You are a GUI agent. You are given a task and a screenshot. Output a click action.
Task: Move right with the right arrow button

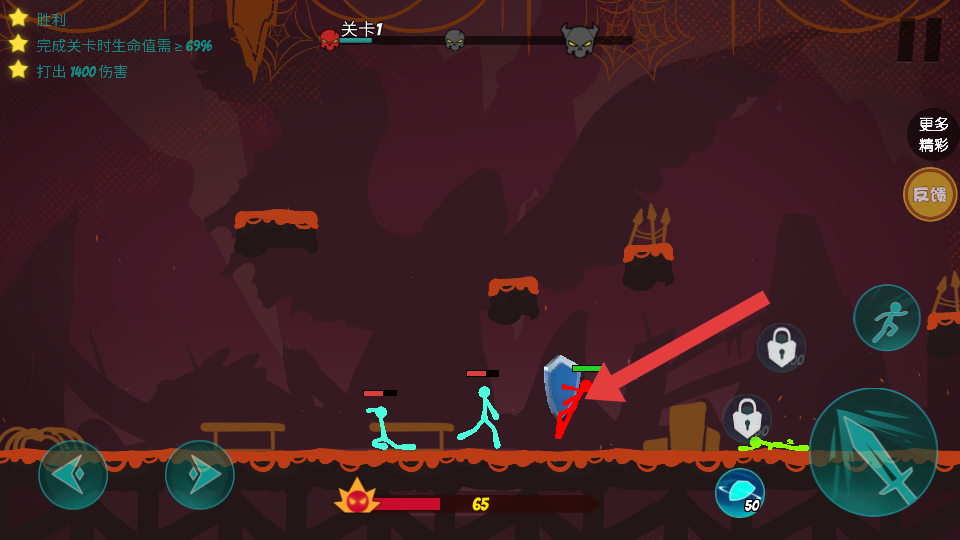click(200, 475)
